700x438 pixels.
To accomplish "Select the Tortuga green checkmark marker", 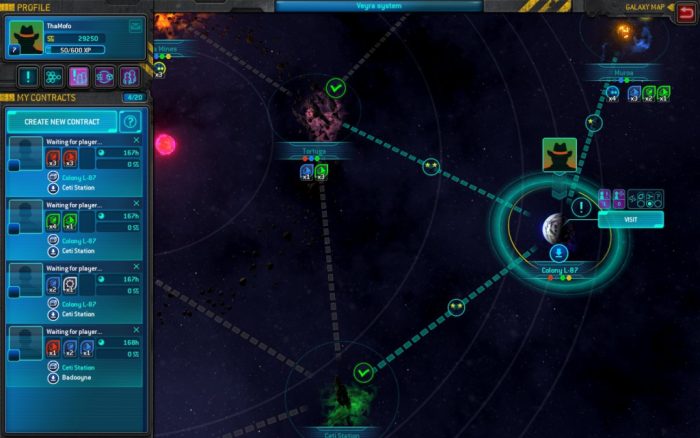I will pos(336,89).
